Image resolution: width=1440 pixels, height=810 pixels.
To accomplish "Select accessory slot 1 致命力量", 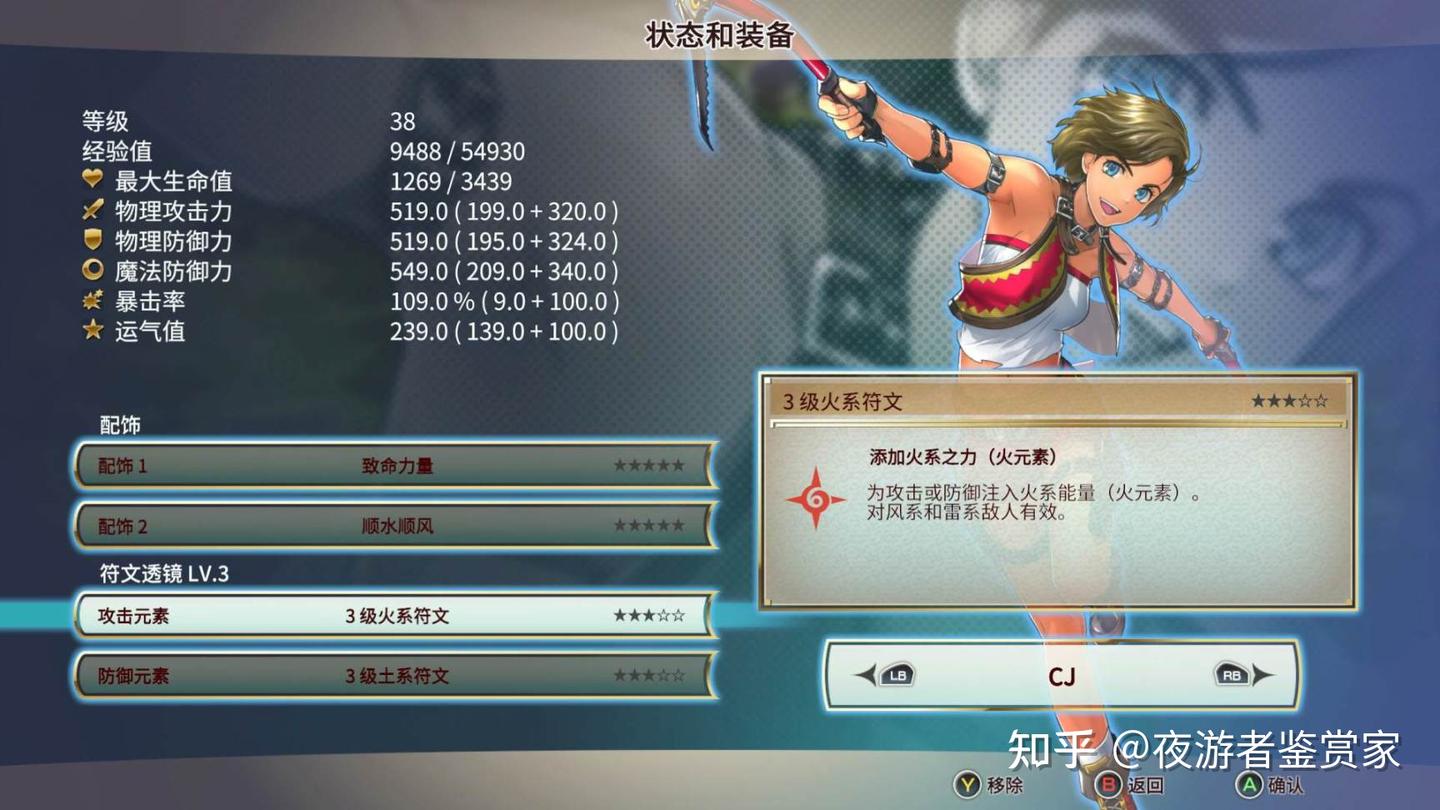I will (396, 466).
